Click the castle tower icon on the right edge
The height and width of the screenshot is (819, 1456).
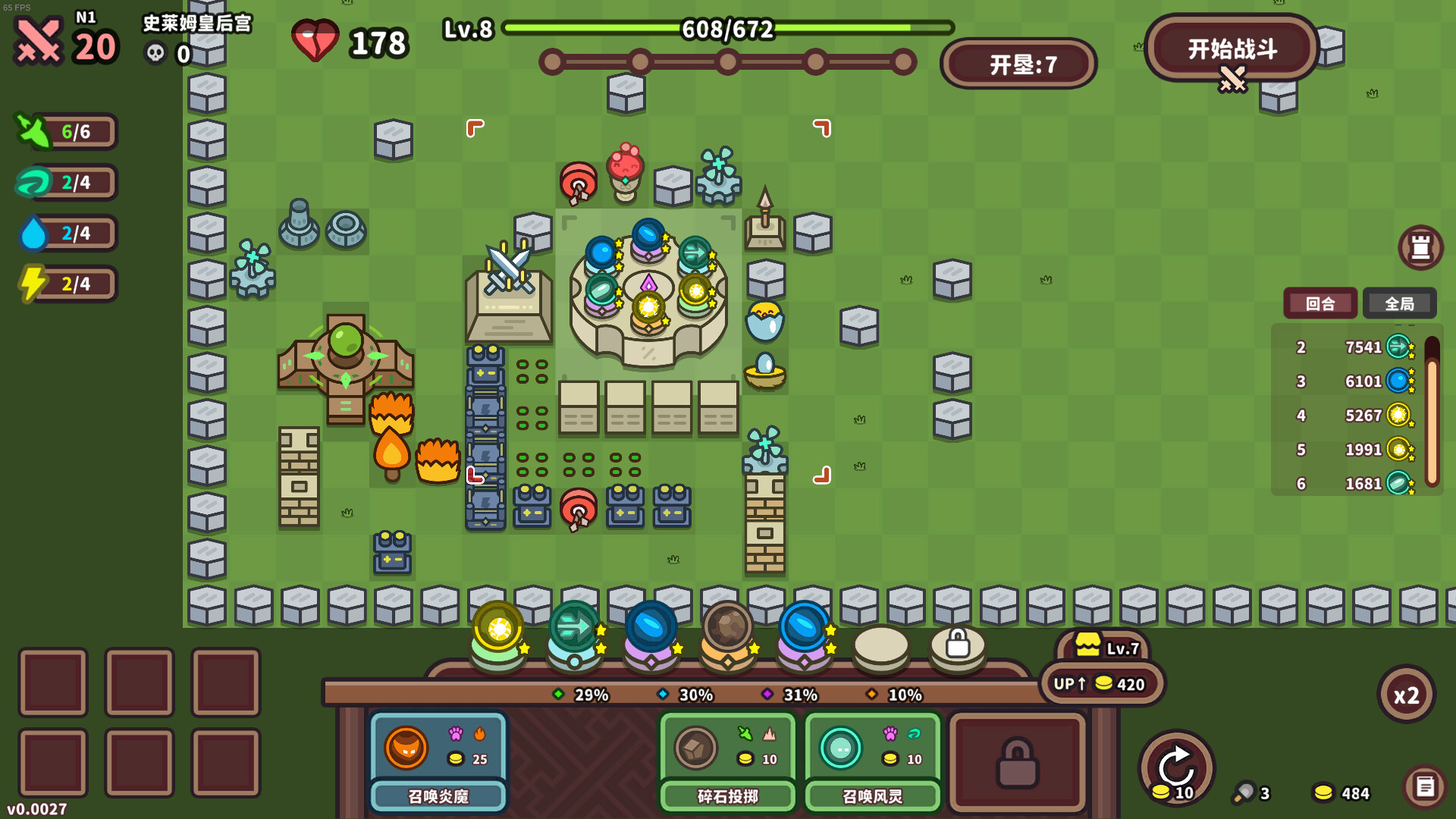pyautogui.click(x=1421, y=247)
